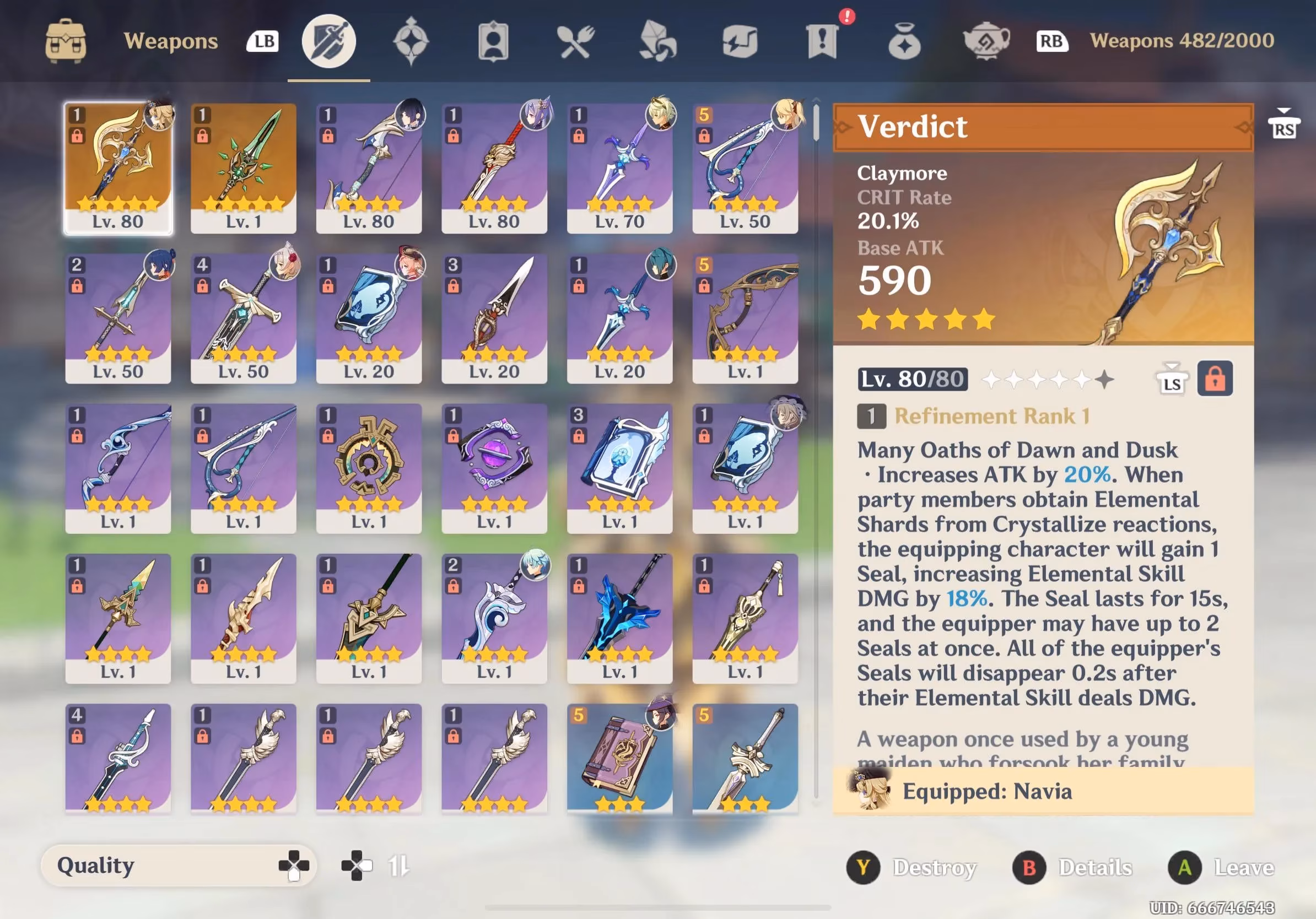Open the Materials crystal category
Screen dimensions: 1316x919
click(658, 40)
